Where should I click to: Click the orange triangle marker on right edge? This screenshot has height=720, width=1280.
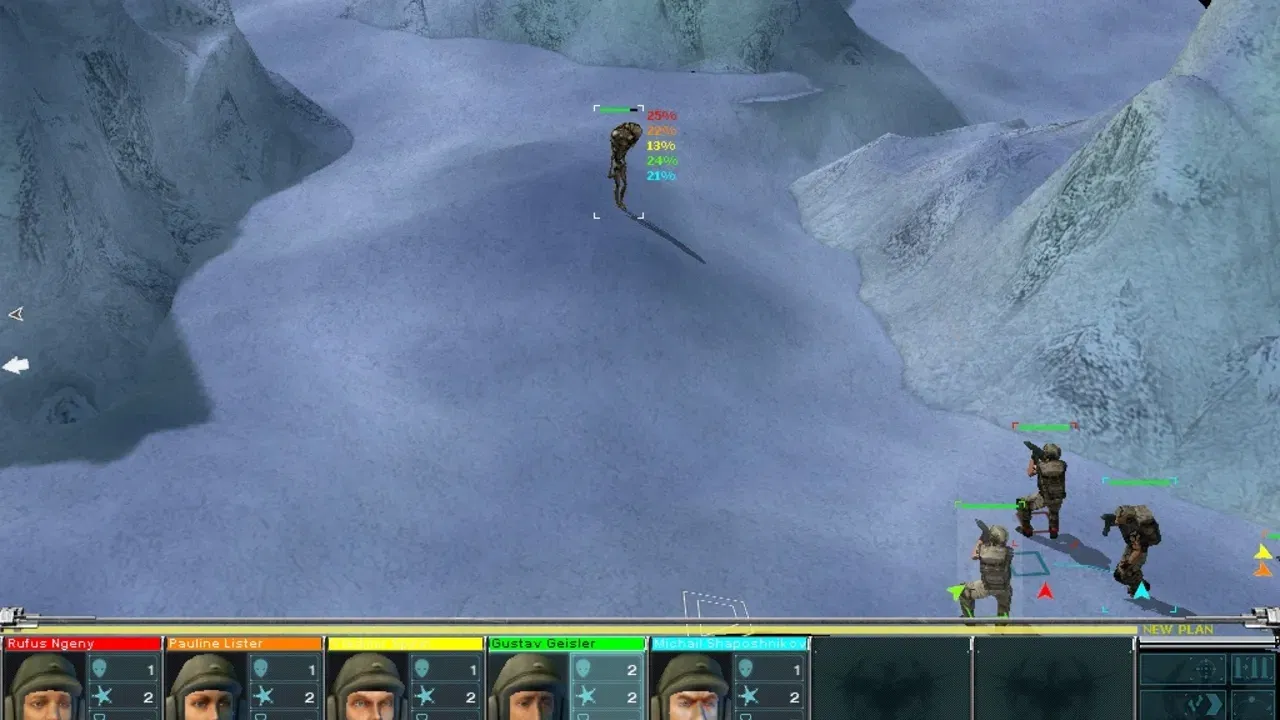coord(1262,571)
